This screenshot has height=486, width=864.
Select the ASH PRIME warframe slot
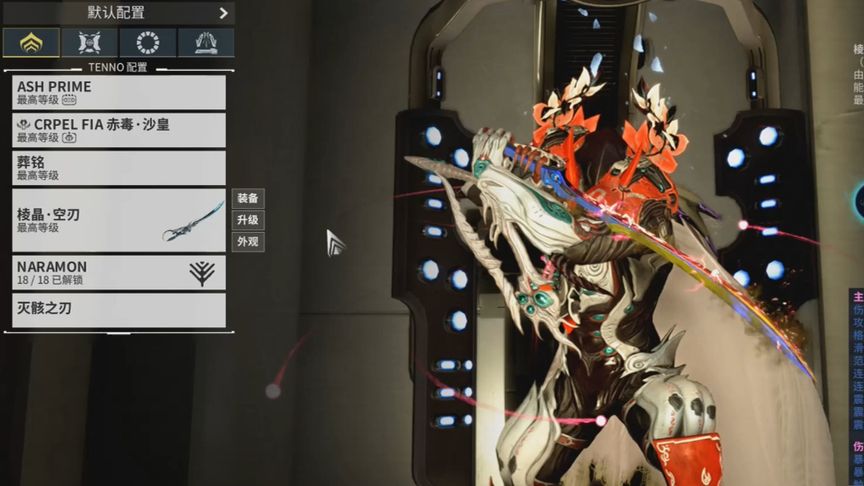pos(119,92)
